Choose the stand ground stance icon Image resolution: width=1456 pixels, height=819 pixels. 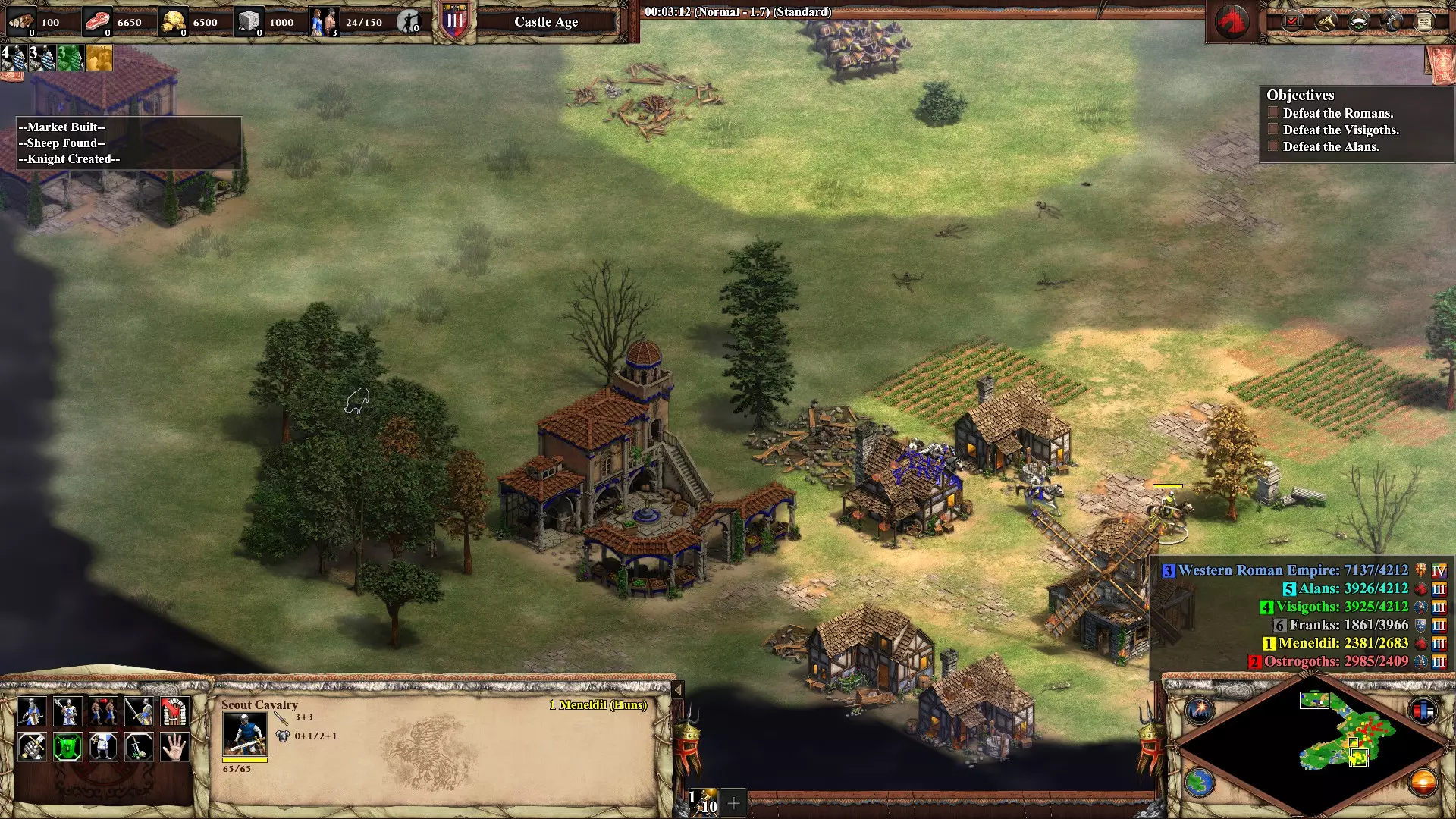103,747
